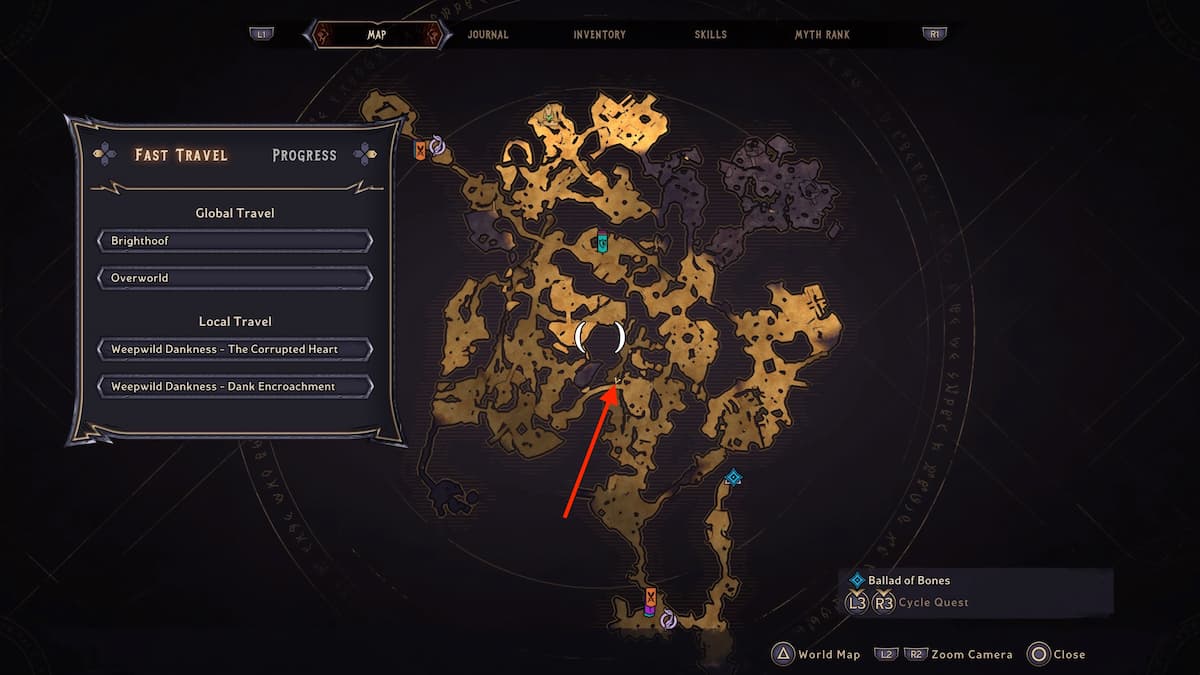
Task: Click the blue Ballad of Bones quest marker
Action: coord(733,478)
